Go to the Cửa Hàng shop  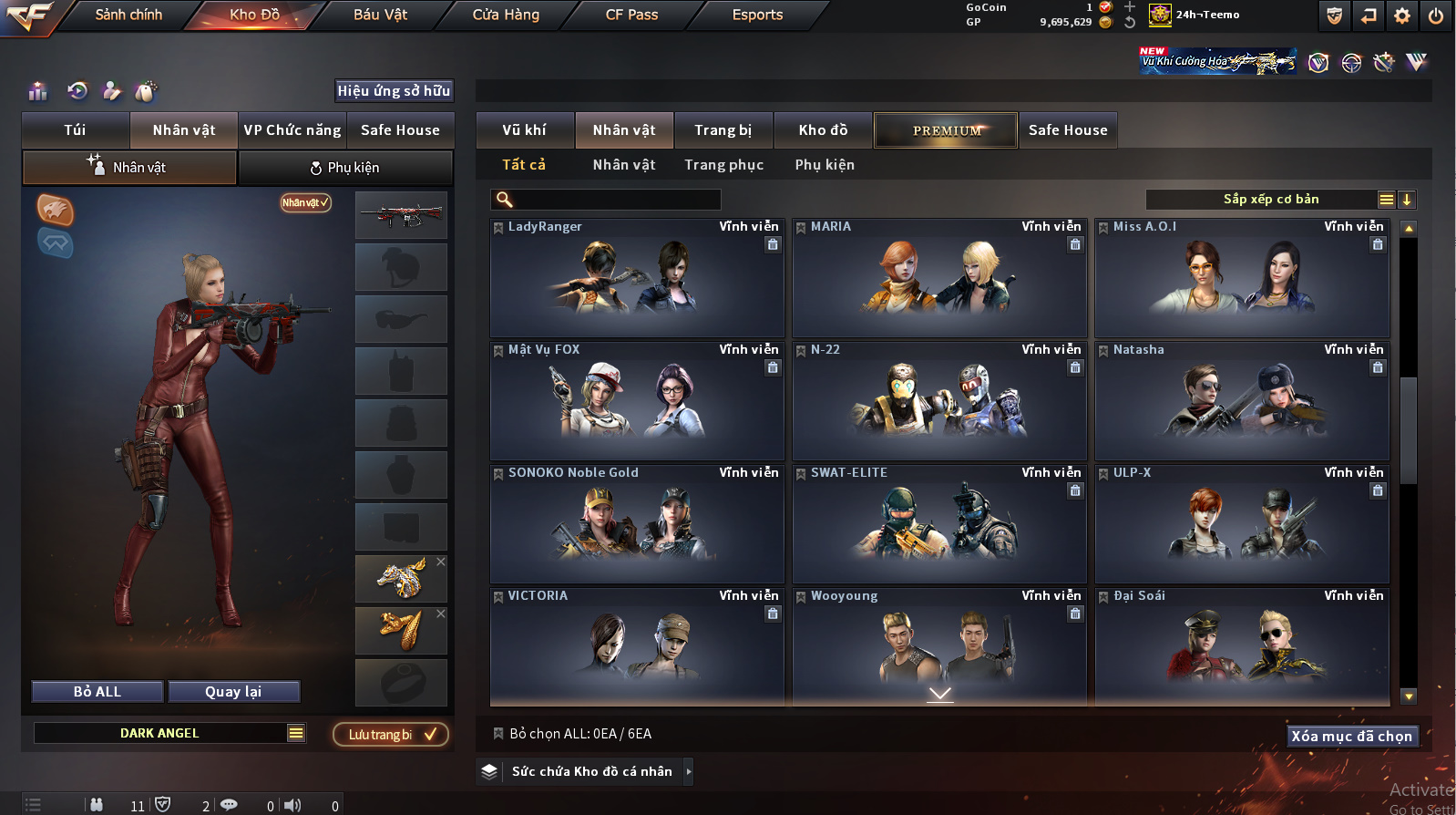click(x=506, y=15)
